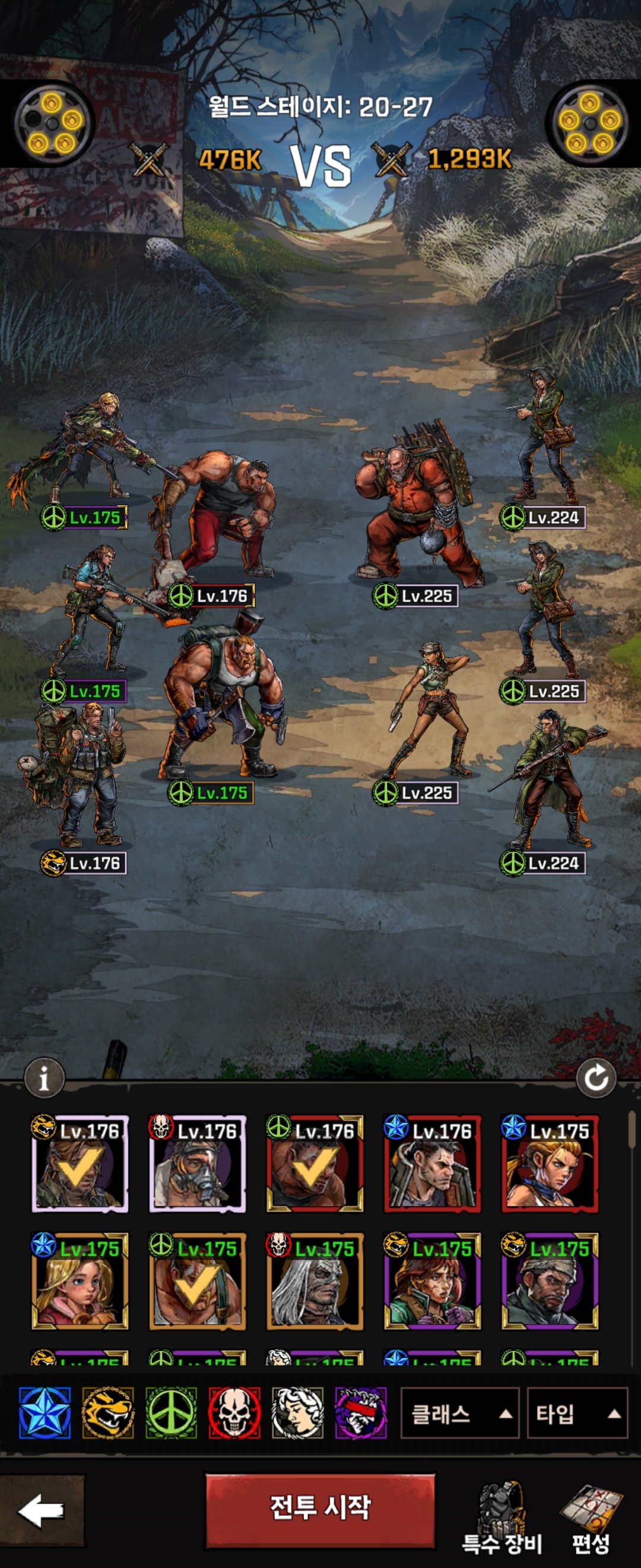Select the white-haired masked hero portrait

(x=315, y=1281)
